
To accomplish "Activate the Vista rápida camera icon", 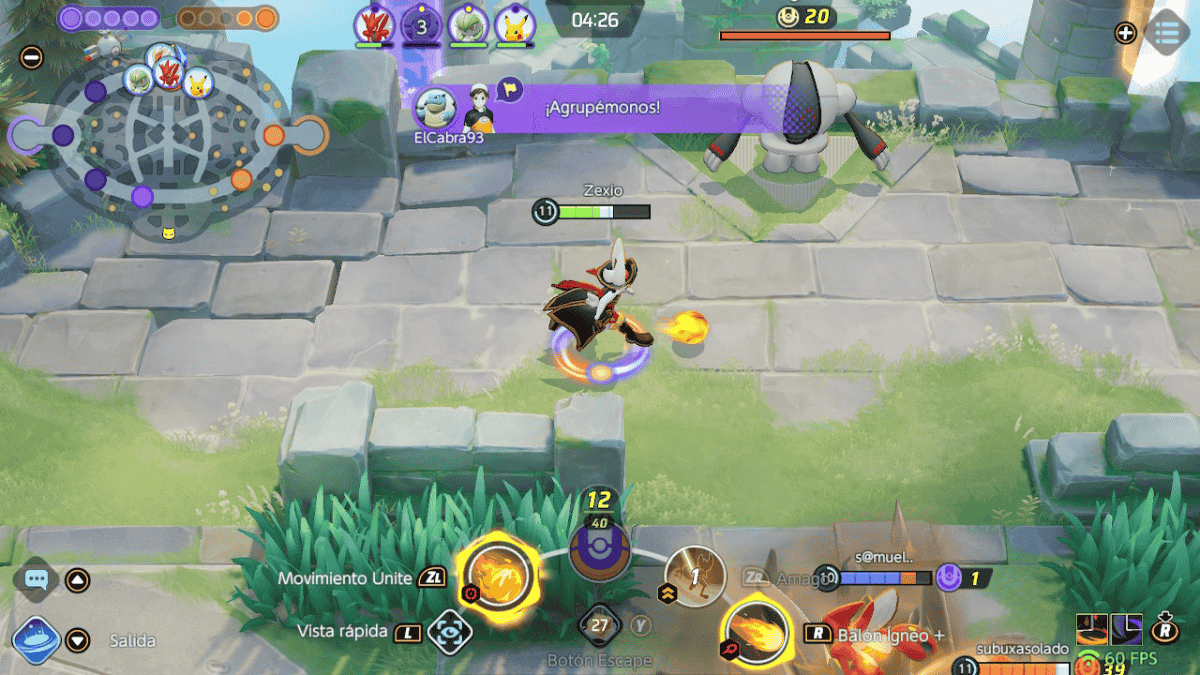I will [448, 631].
